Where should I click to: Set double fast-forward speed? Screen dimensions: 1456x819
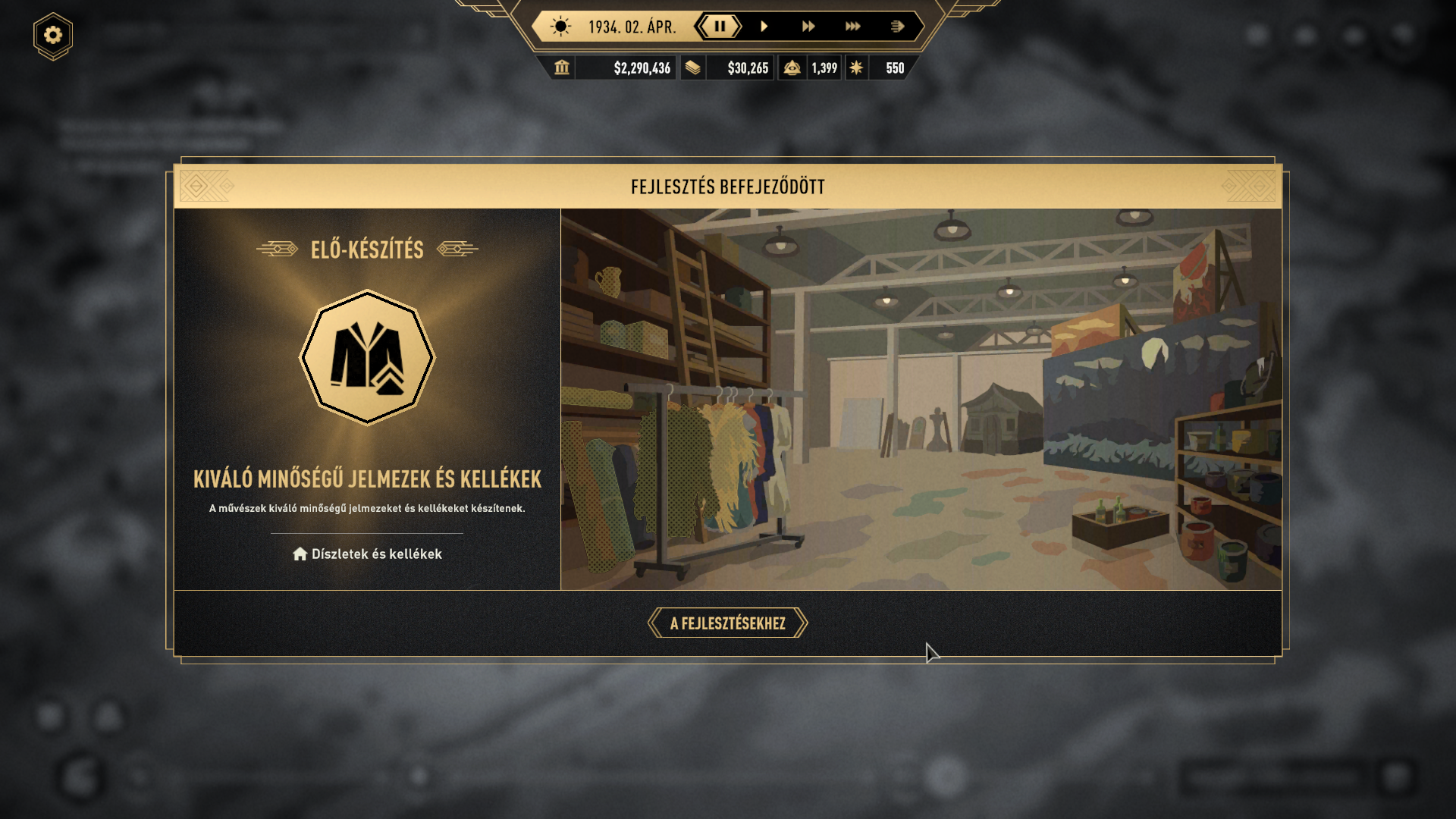click(808, 27)
